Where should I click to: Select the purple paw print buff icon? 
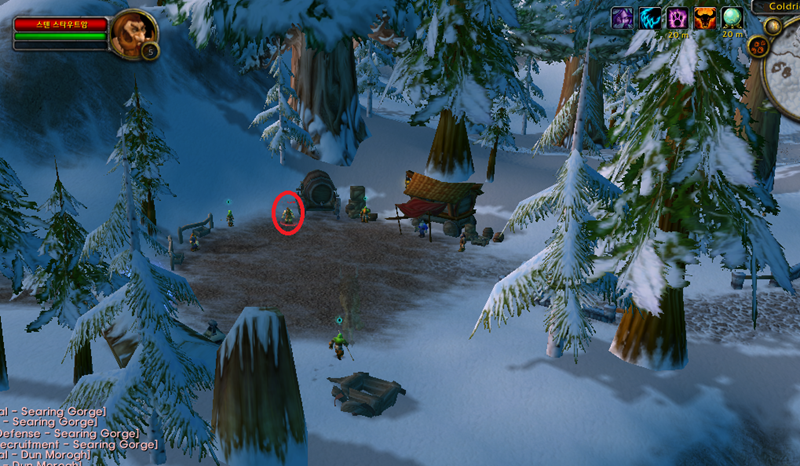click(x=678, y=18)
